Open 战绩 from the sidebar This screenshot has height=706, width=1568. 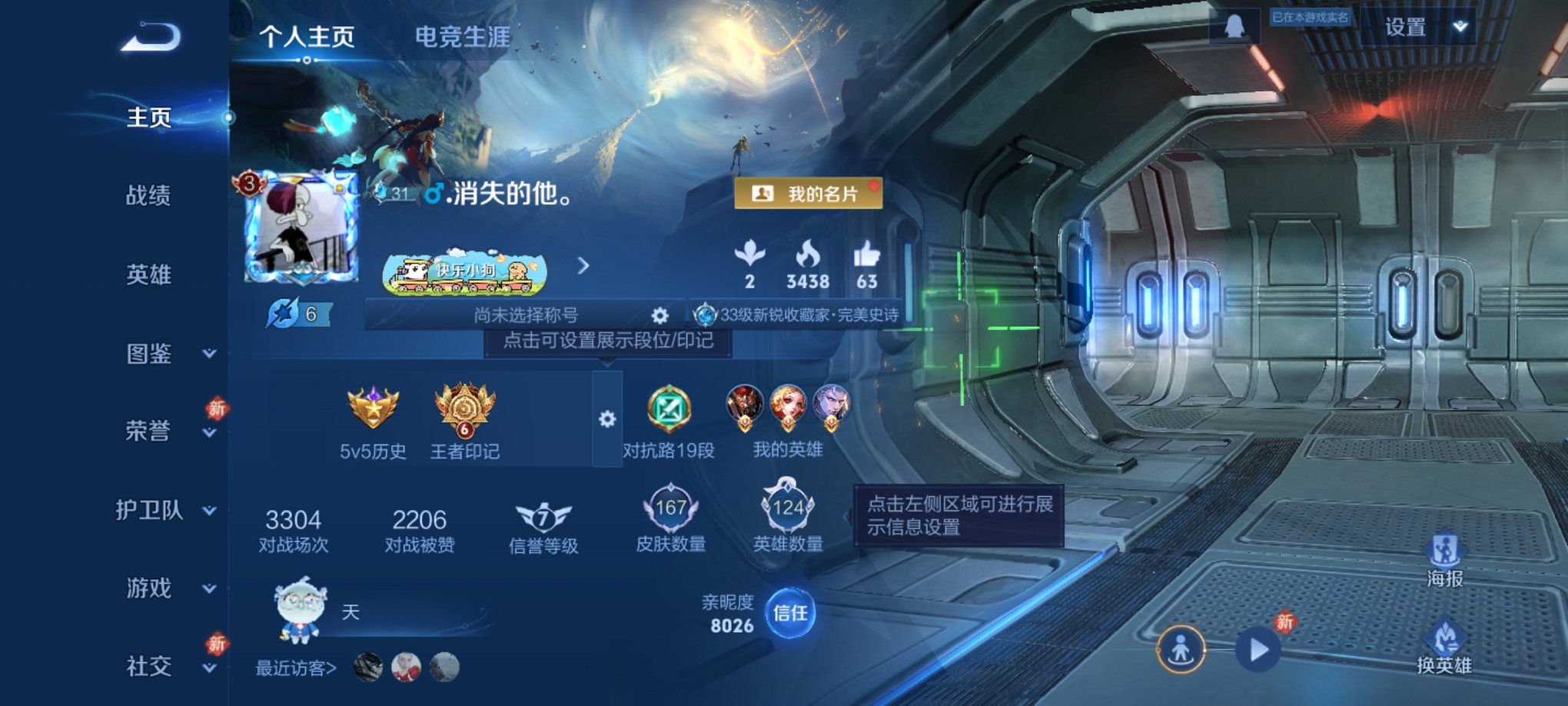coord(148,197)
